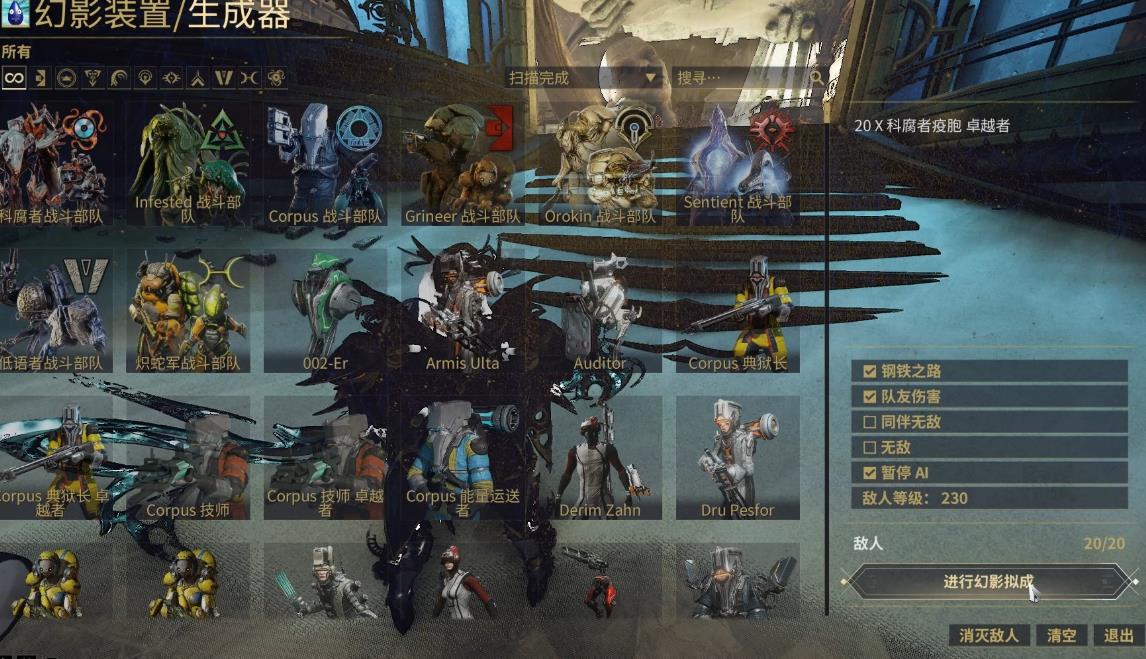Toggle the 队友伤害 checkbox
The image size is (1146, 659).
(x=868, y=397)
